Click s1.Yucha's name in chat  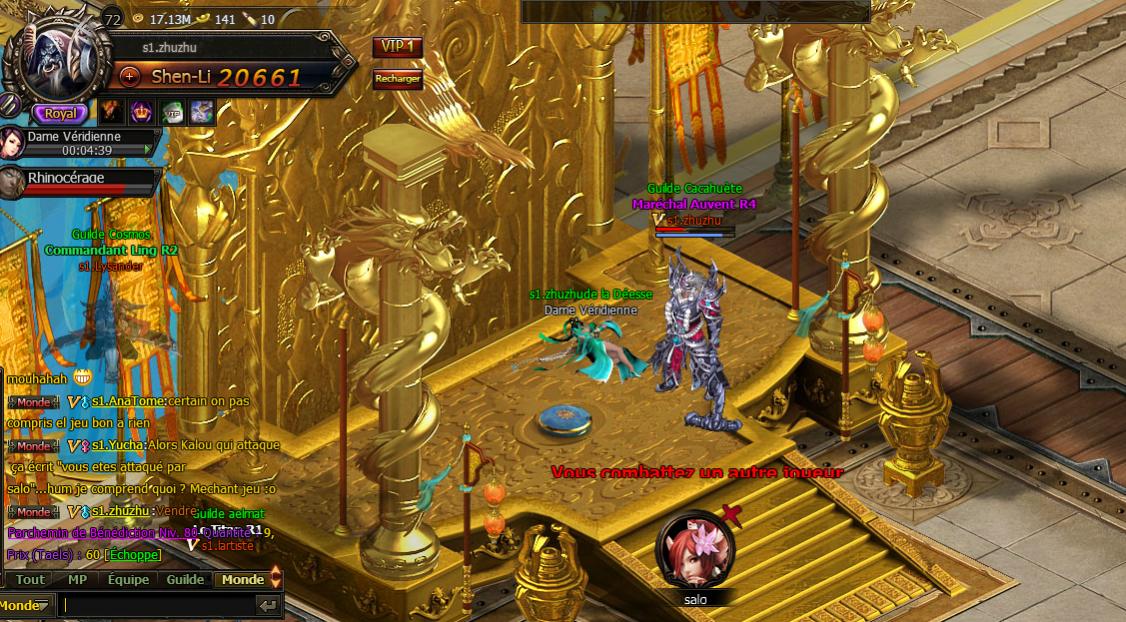click(x=119, y=446)
